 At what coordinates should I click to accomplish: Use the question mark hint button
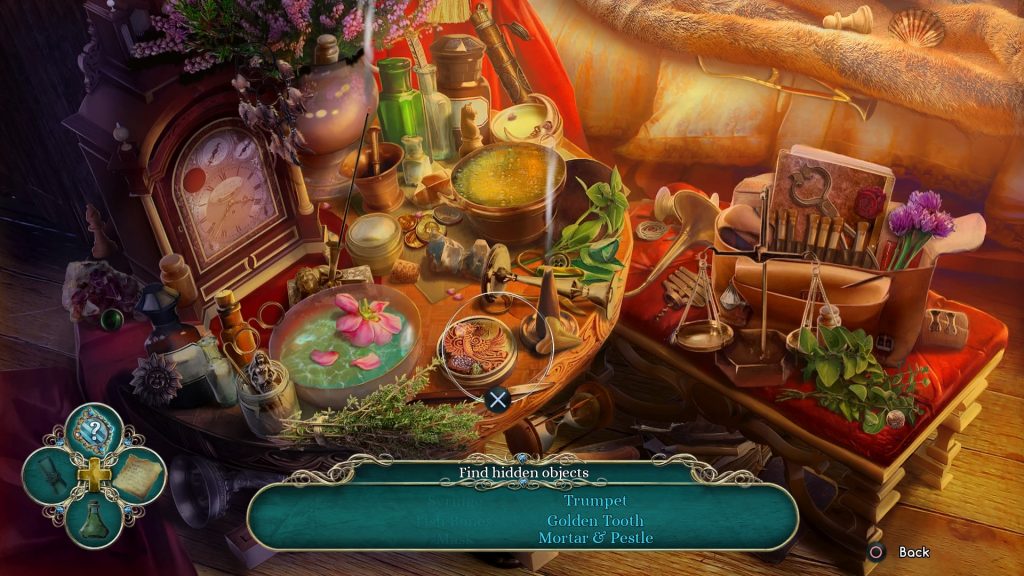(x=94, y=431)
